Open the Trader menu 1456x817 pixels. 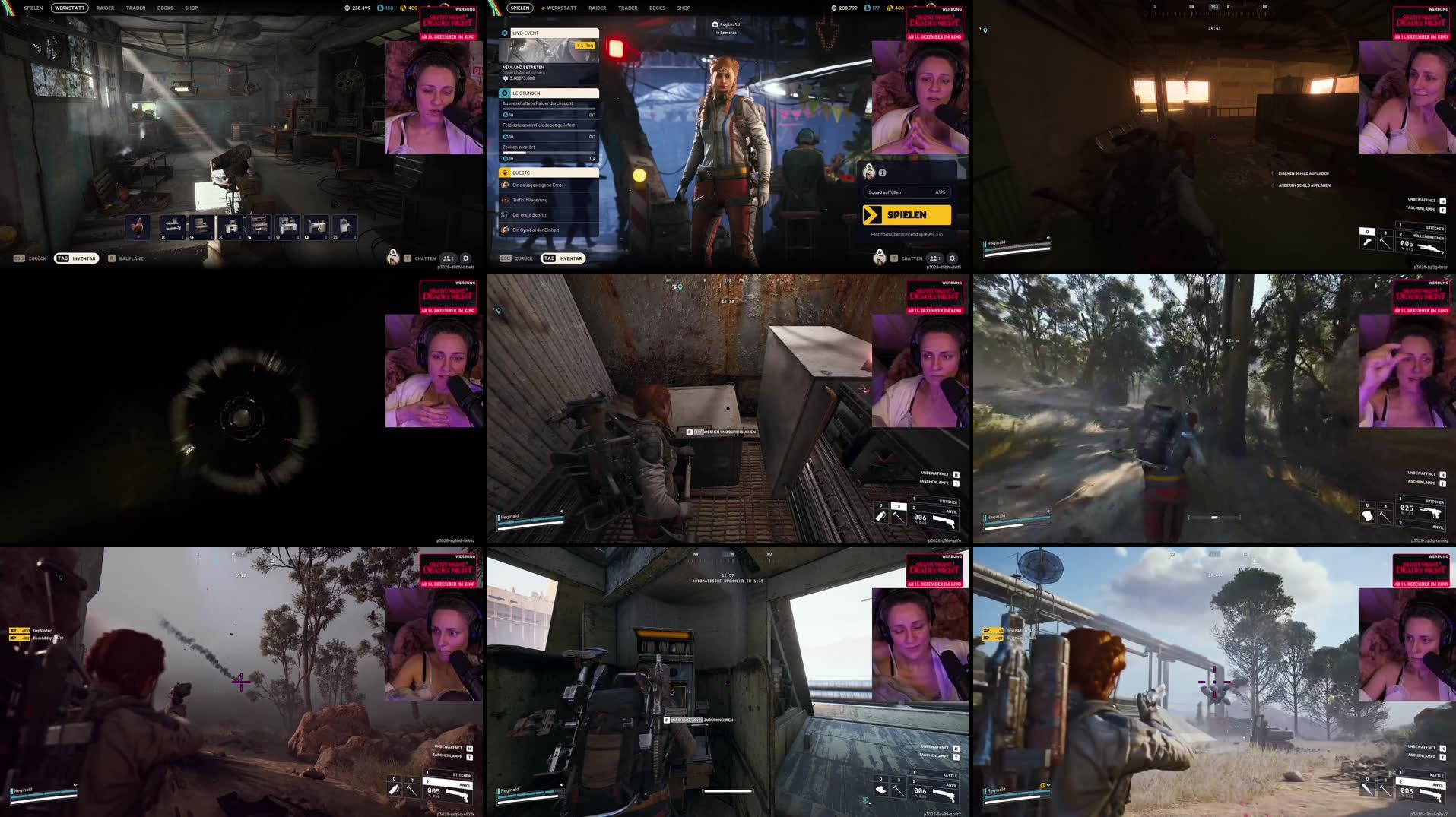(627, 8)
